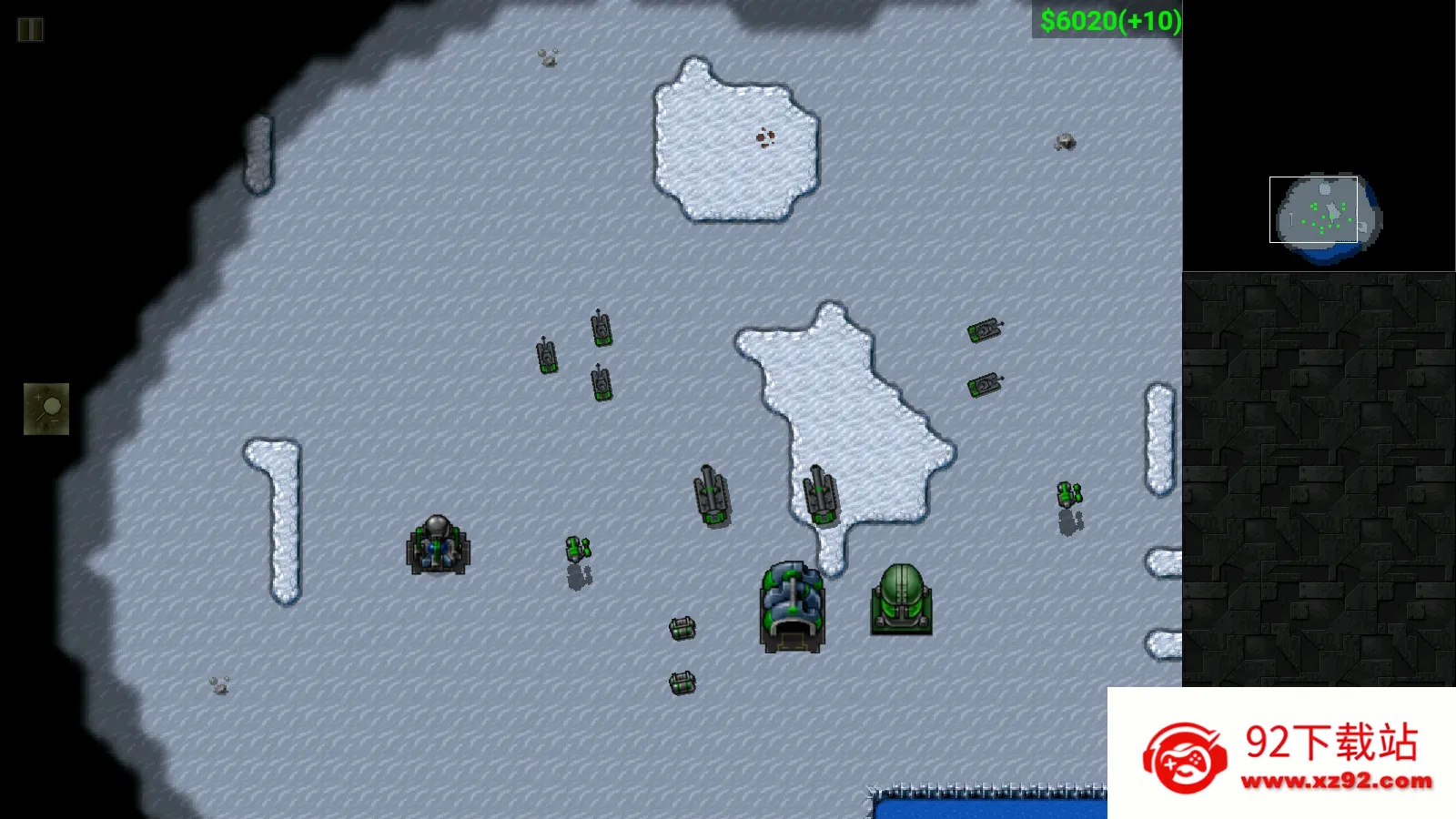Click the down arrow on the zoom widget
Screen dimensions: 1456x819
45,428
